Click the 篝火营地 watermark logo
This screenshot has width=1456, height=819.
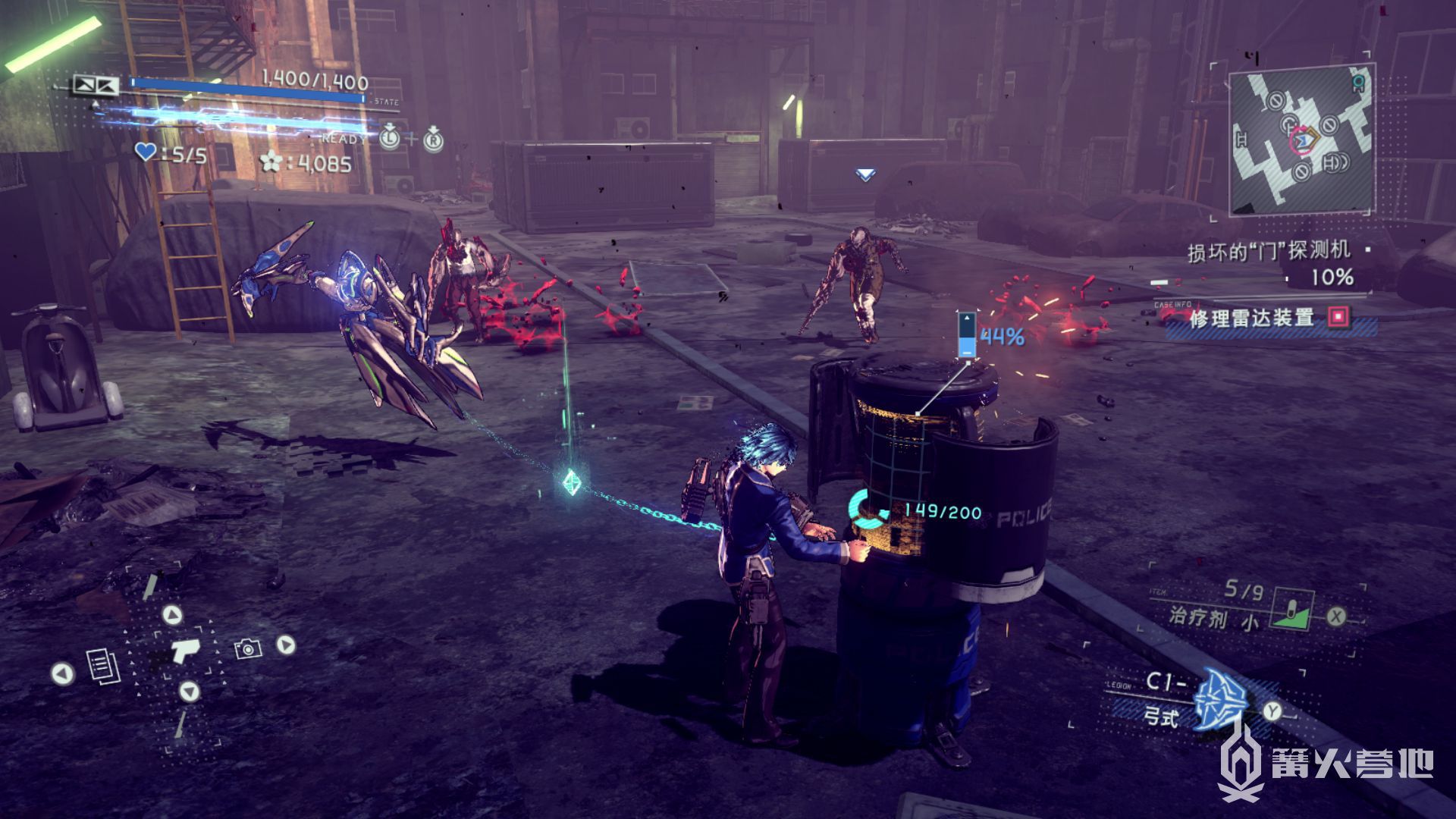pyautogui.click(x=1327, y=764)
